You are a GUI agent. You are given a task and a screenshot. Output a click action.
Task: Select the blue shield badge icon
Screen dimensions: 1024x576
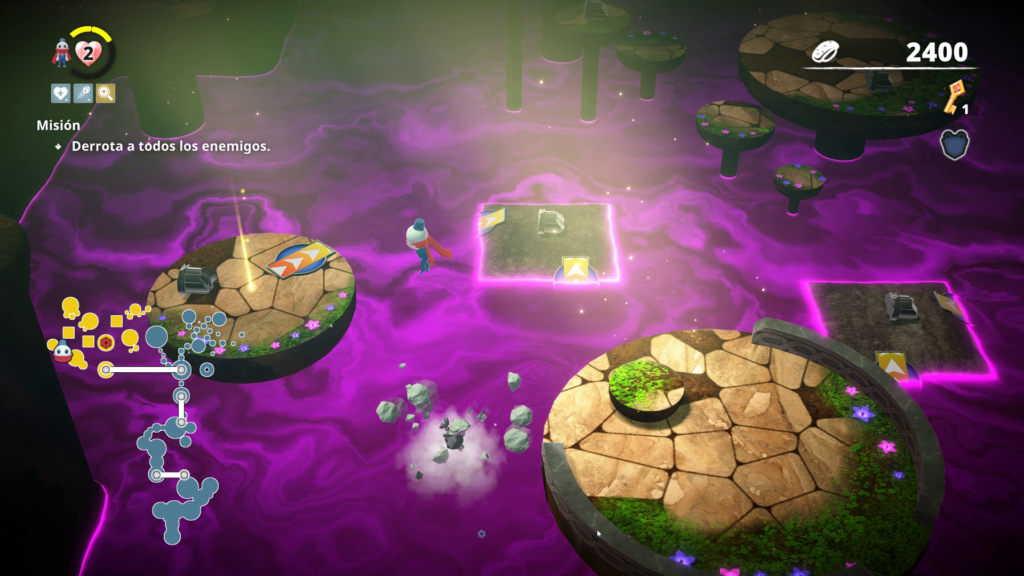pos(954,144)
